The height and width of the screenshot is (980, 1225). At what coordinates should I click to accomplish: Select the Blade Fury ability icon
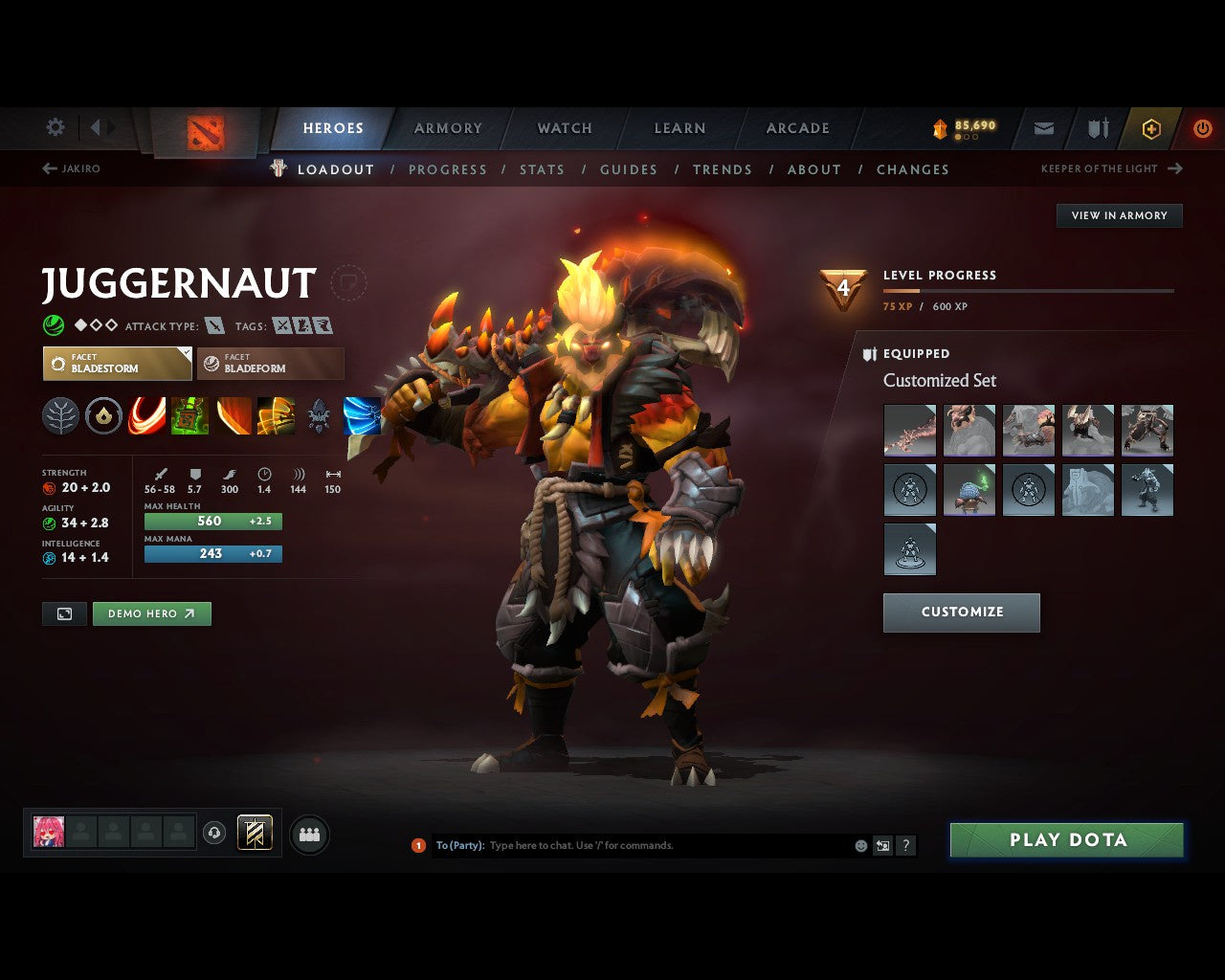(146, 415)
